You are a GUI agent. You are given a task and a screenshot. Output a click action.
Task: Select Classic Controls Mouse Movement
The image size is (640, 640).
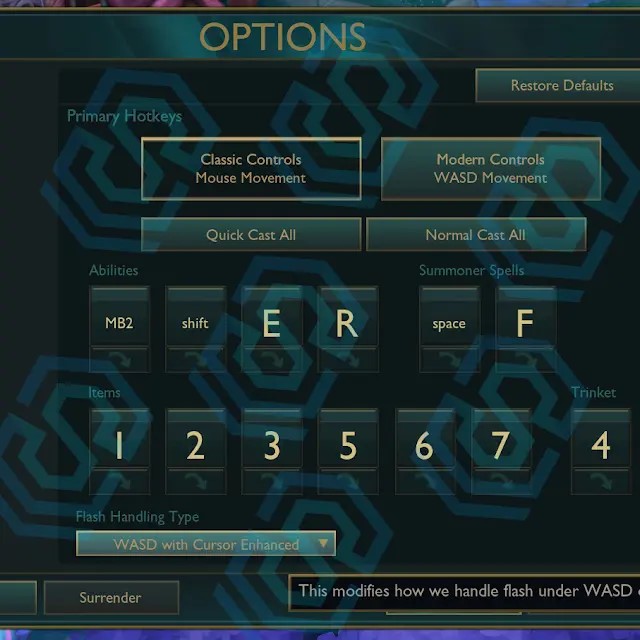[x=251, y=169]
